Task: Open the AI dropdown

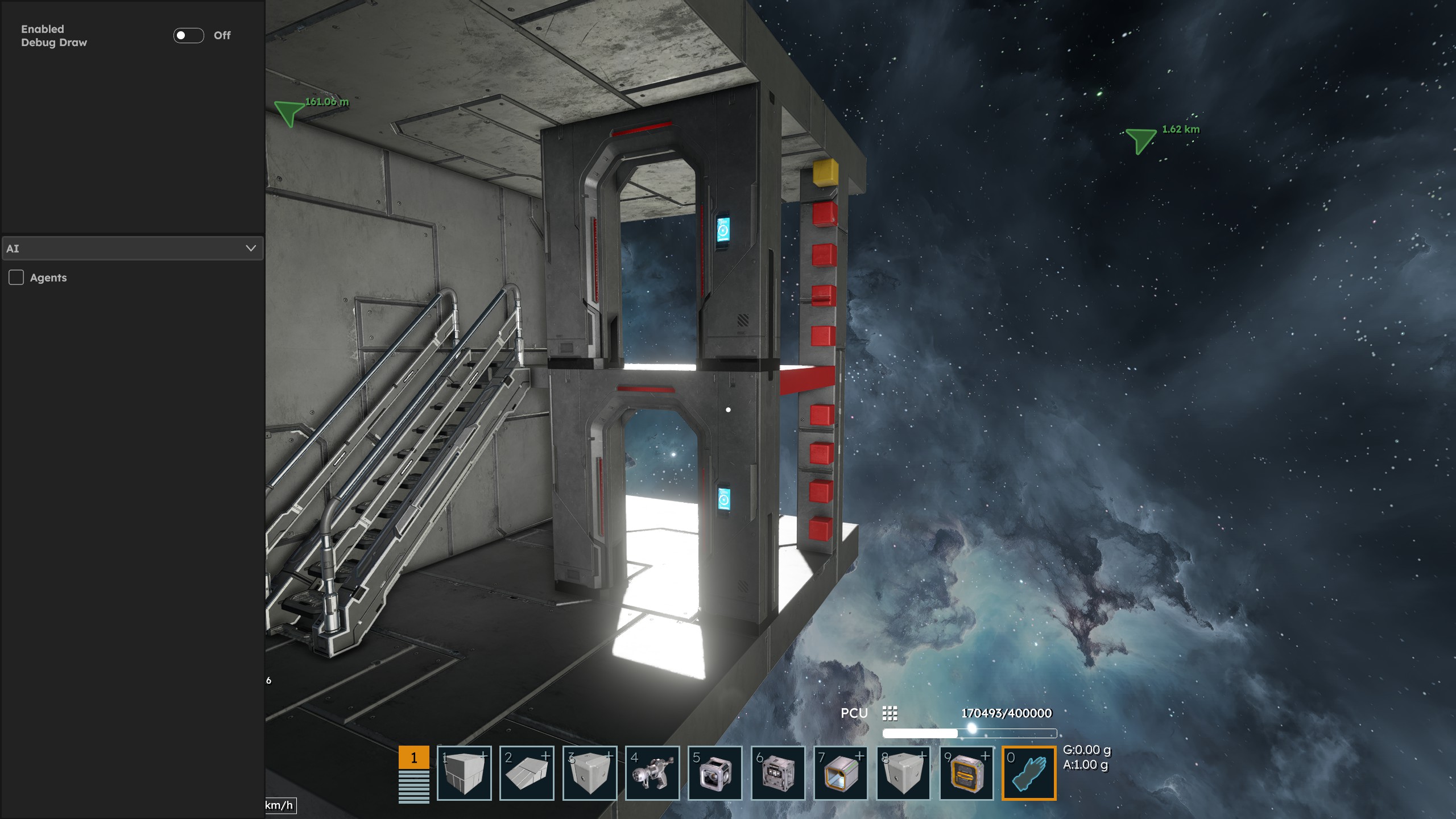Action: [132, 249]
